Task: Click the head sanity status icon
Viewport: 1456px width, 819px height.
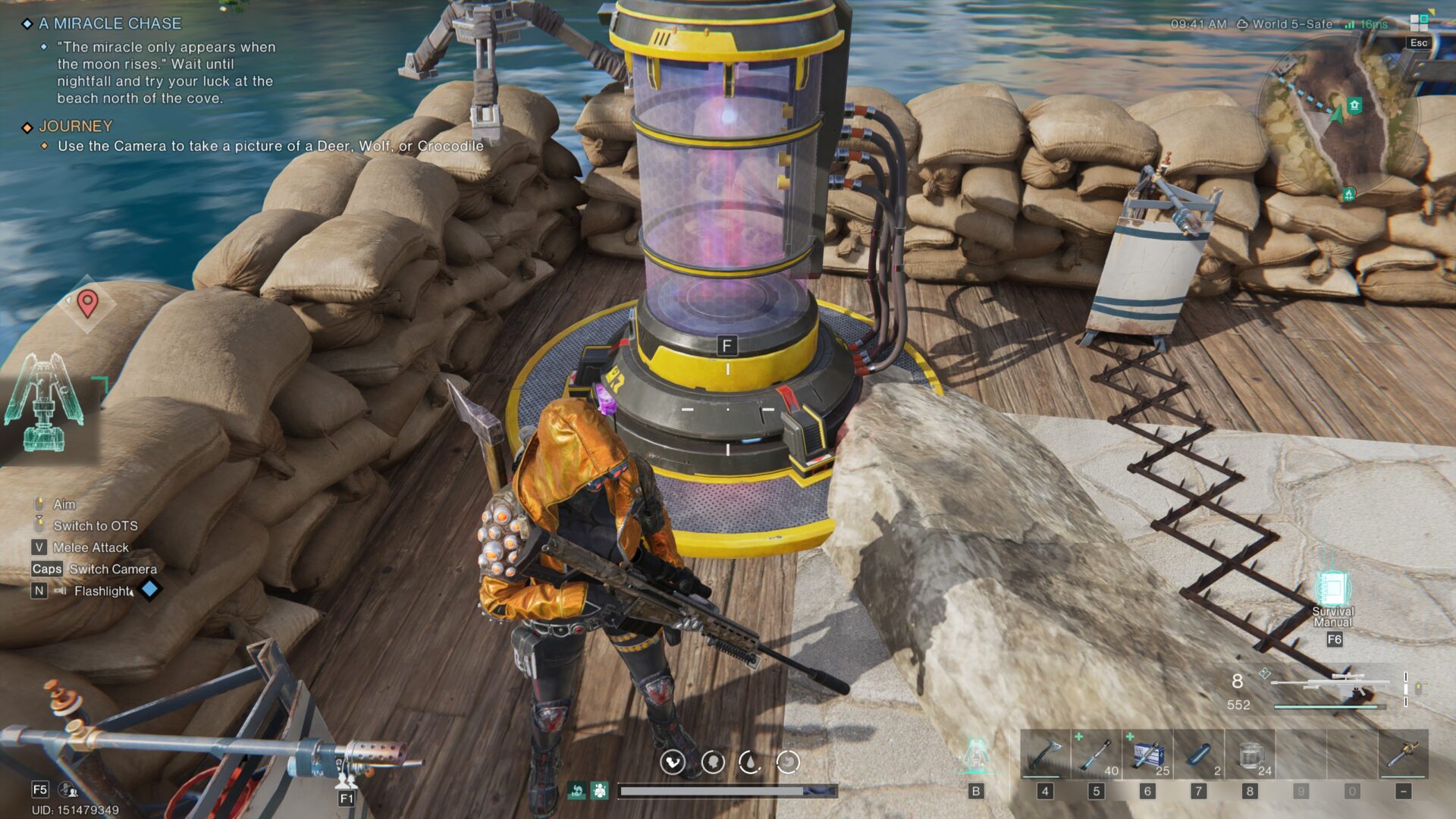Action: tap(713, 761)
